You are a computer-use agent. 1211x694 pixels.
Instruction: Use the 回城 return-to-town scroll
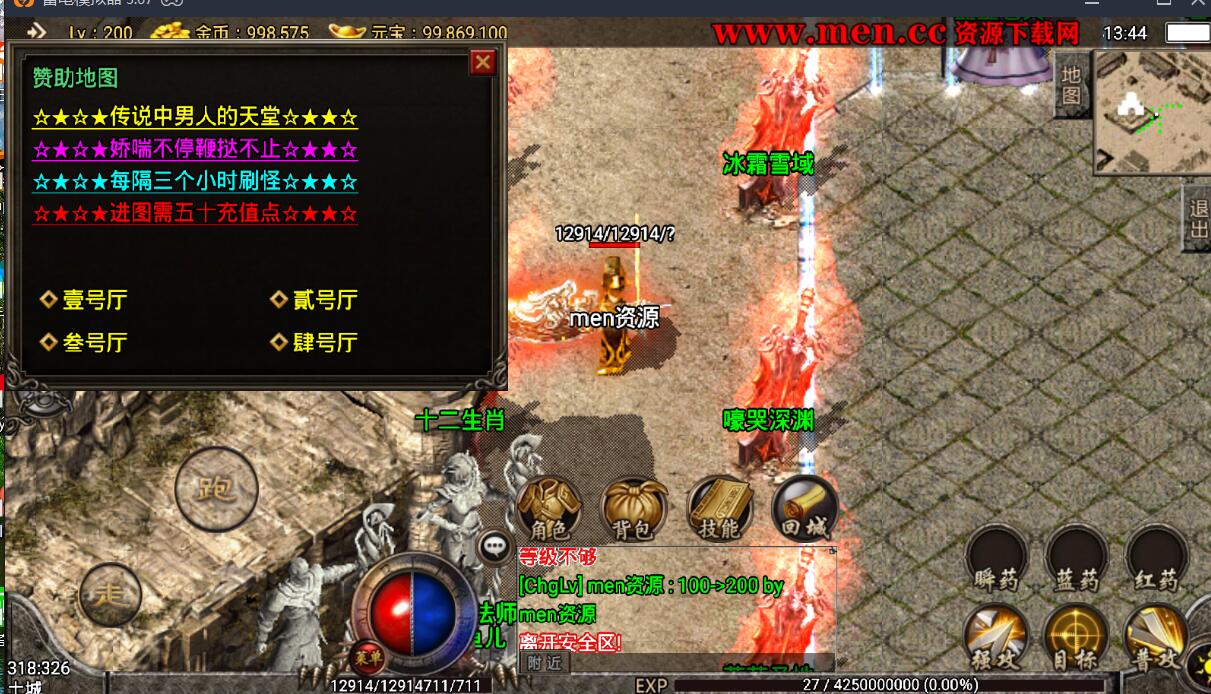click(x=803, y=508)
